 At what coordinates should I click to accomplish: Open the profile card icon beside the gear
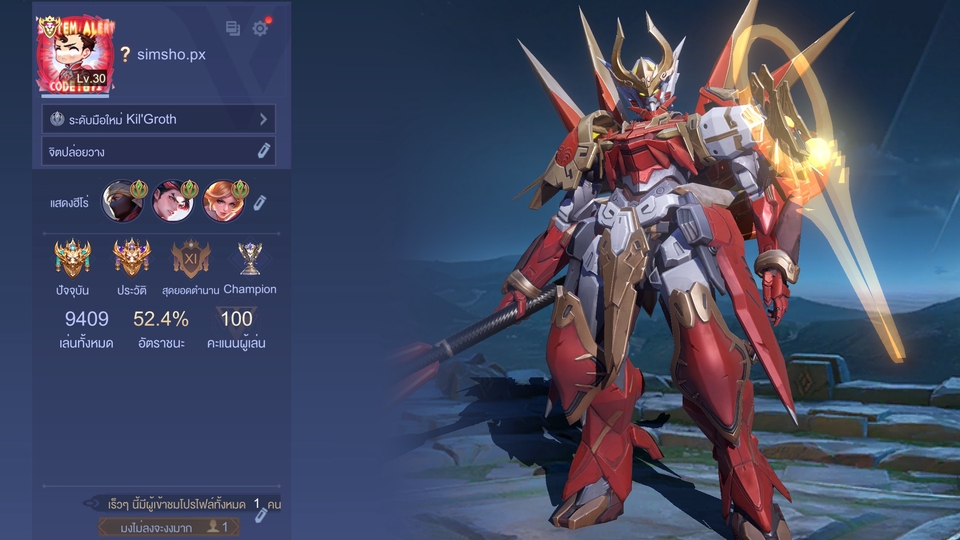[233, 29]
